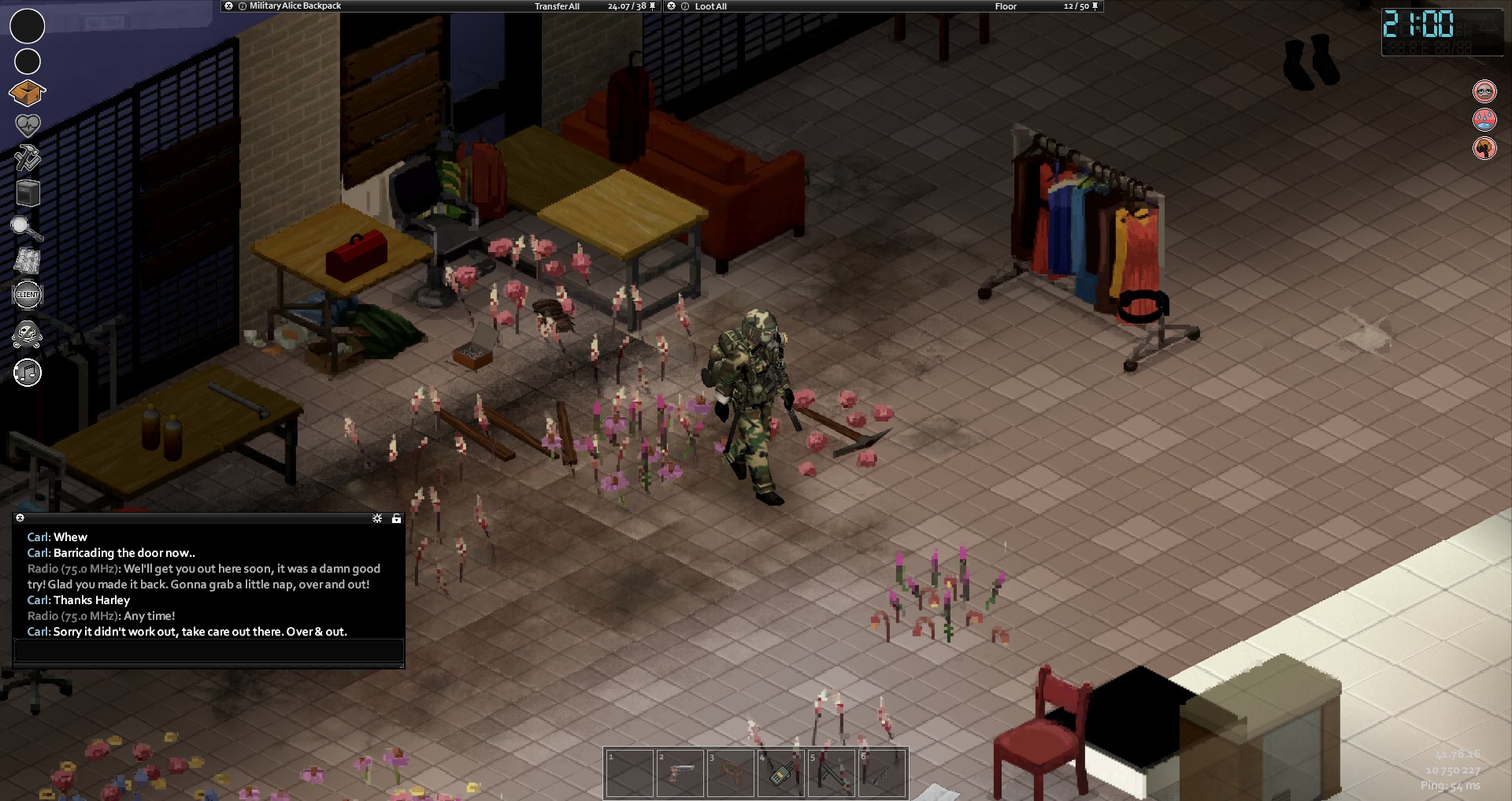Screen dimensions: 1512x801
Task: Select the walkie-talkie in hotbar slot 4
Action: 780,773
